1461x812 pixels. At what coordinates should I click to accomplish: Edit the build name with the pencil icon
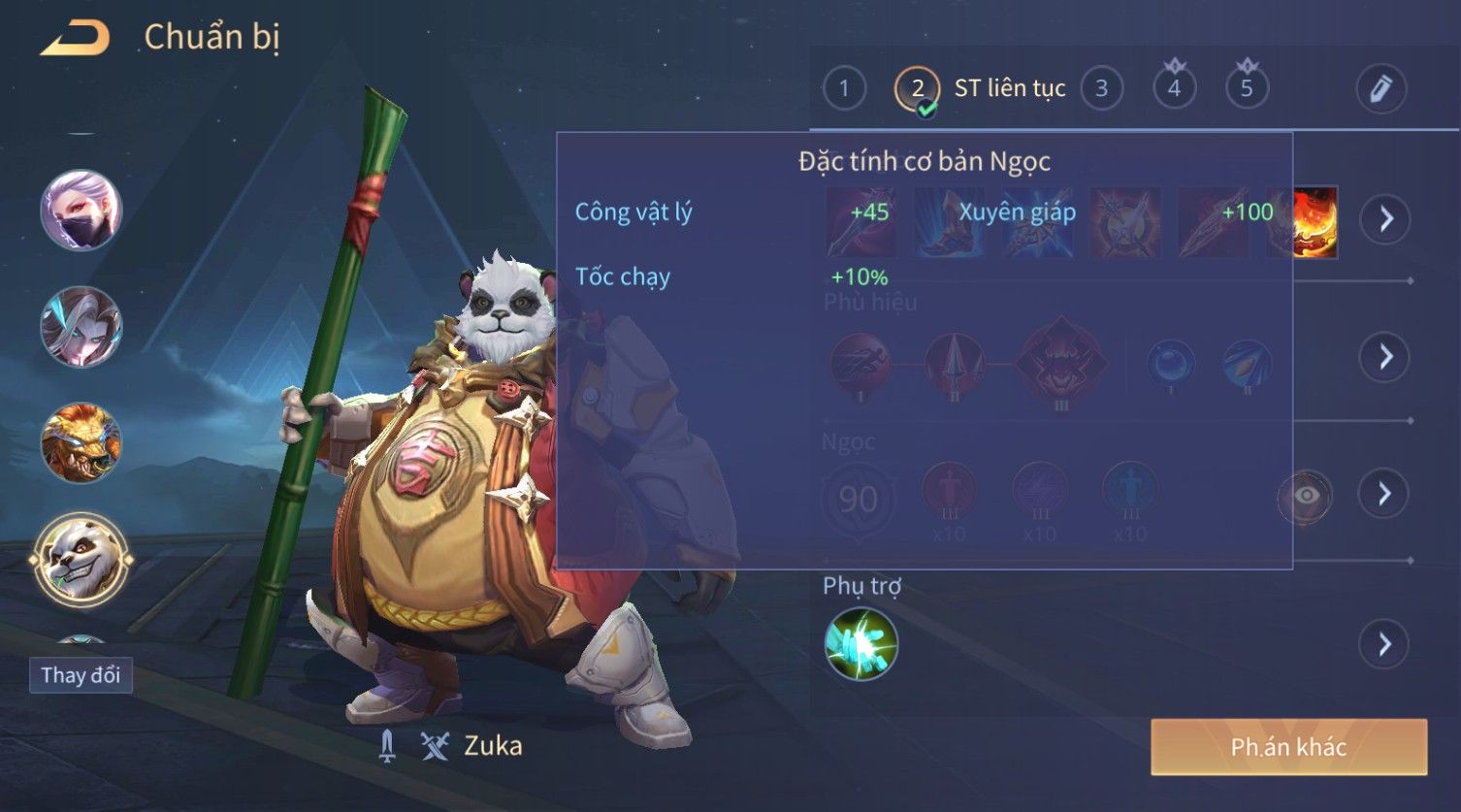pos(1380,88)
